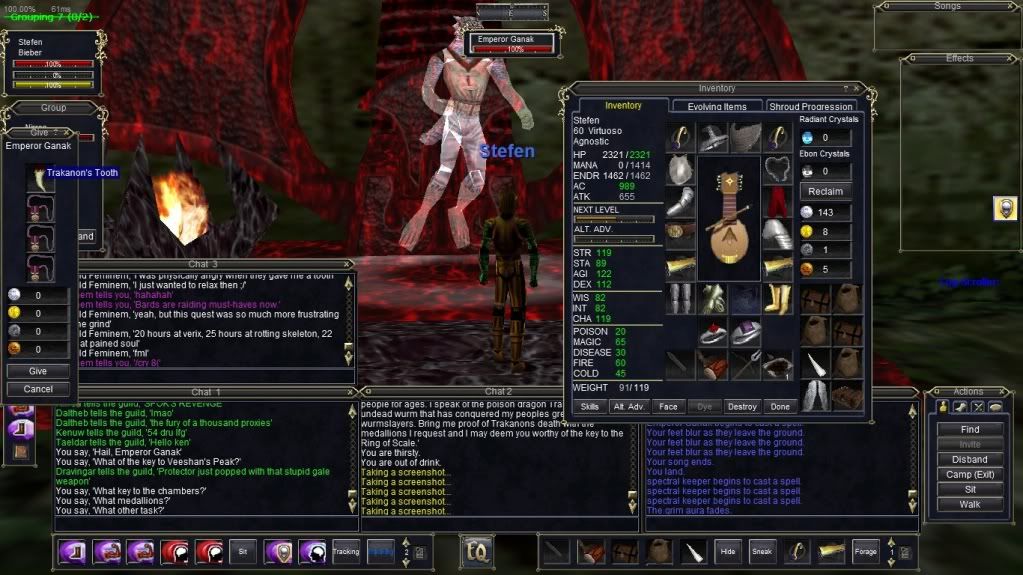This screenshot has width=1023, height=575.
Task: Open the Skills window from inventory
Action: (x=590, y=407)
